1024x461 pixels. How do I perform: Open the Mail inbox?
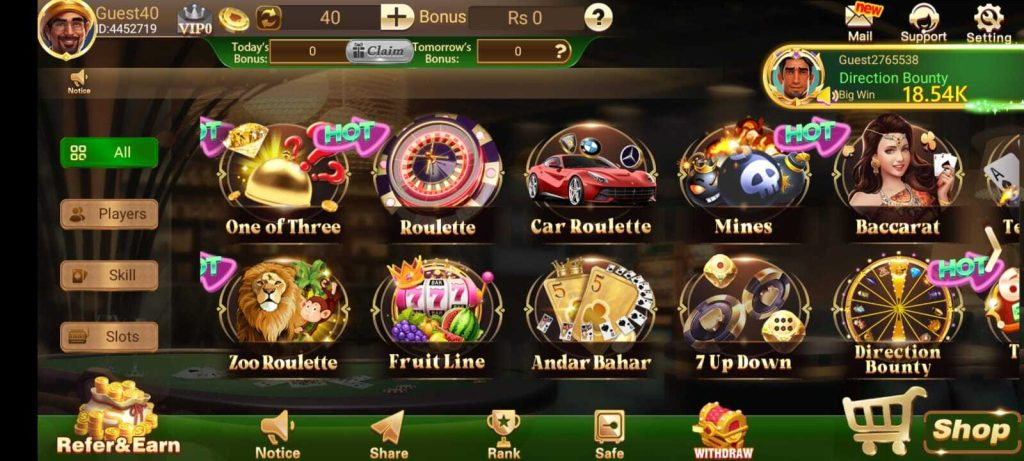pos(860,22)
